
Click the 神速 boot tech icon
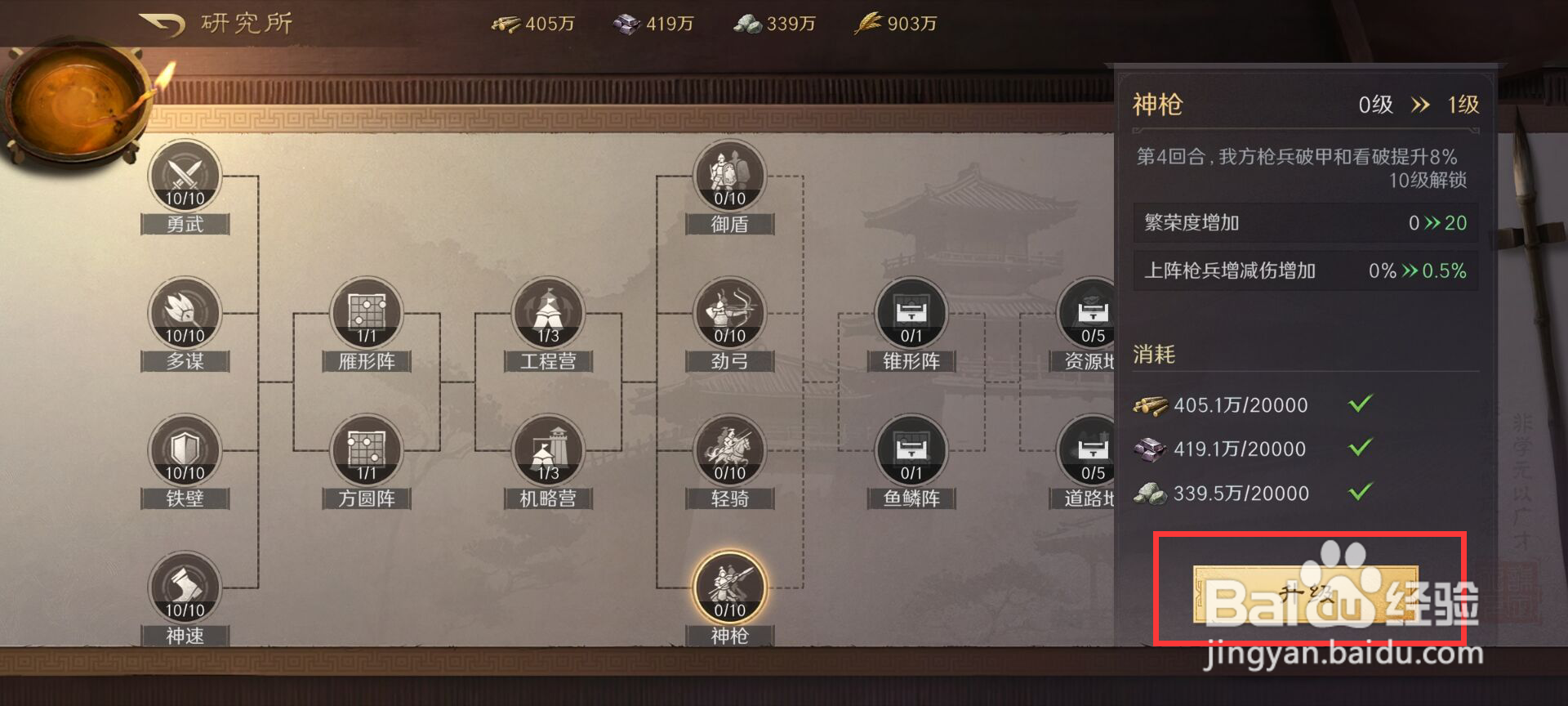185,588
